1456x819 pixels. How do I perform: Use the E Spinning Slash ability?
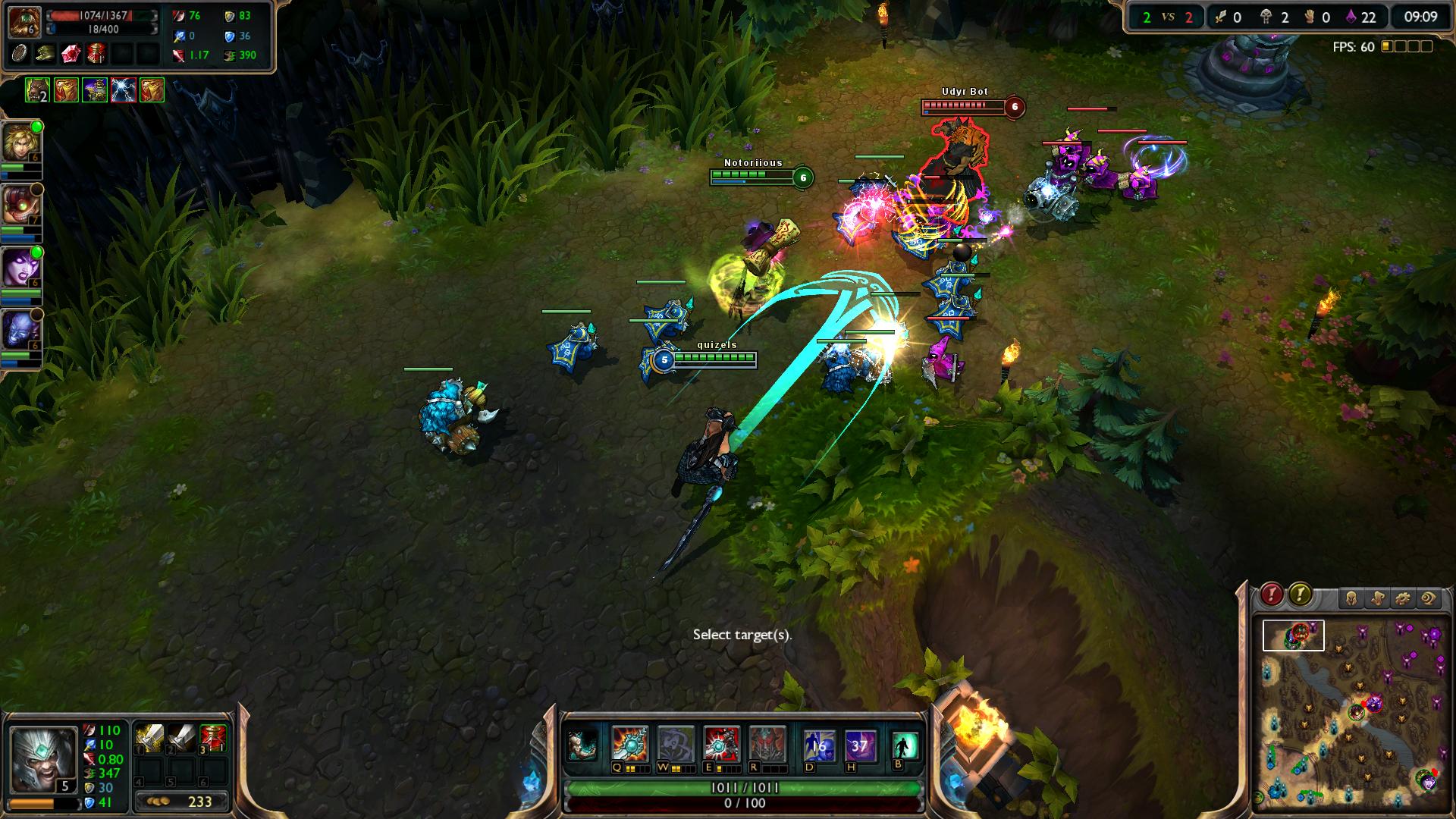(x=720, y=744)
